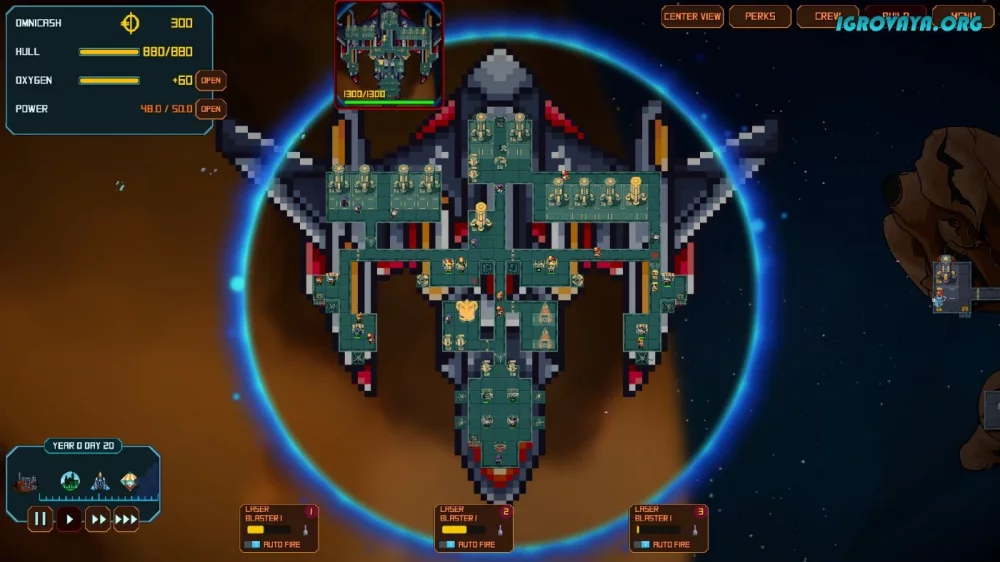Select the enemy ship thumbnail
The width and height of the screenshot is (1000, 562).
(389, 50)
